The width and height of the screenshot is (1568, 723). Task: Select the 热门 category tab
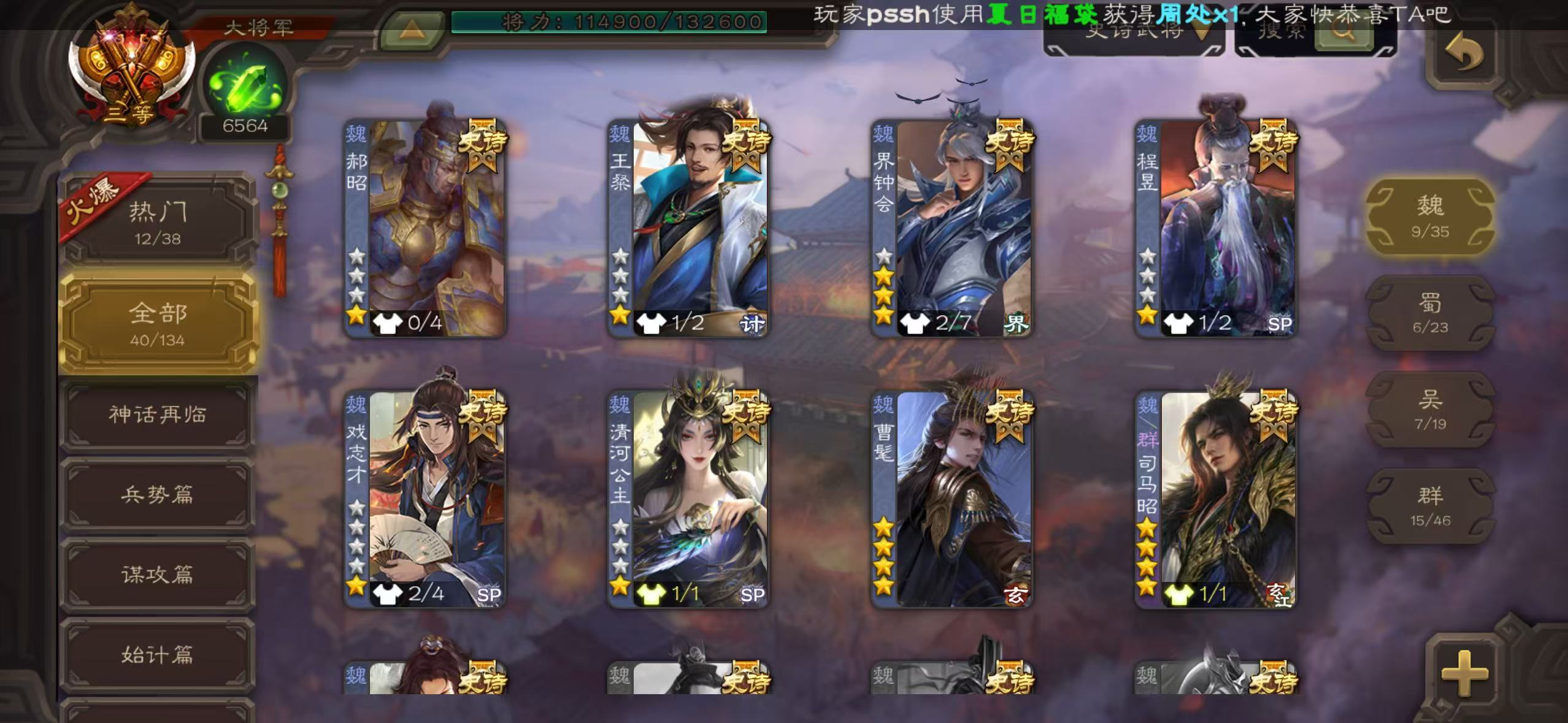(158, 221)
